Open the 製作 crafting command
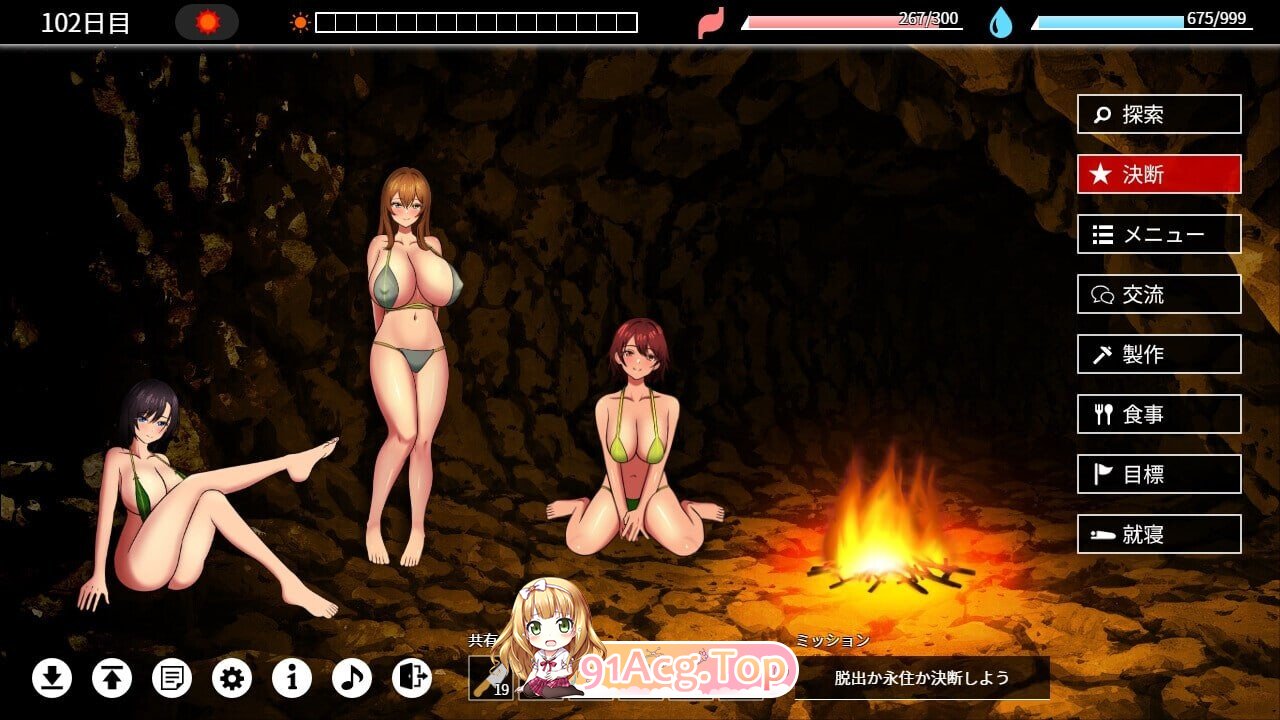The width and height of the screenshot is (1280, 720). coord(1157,354)
